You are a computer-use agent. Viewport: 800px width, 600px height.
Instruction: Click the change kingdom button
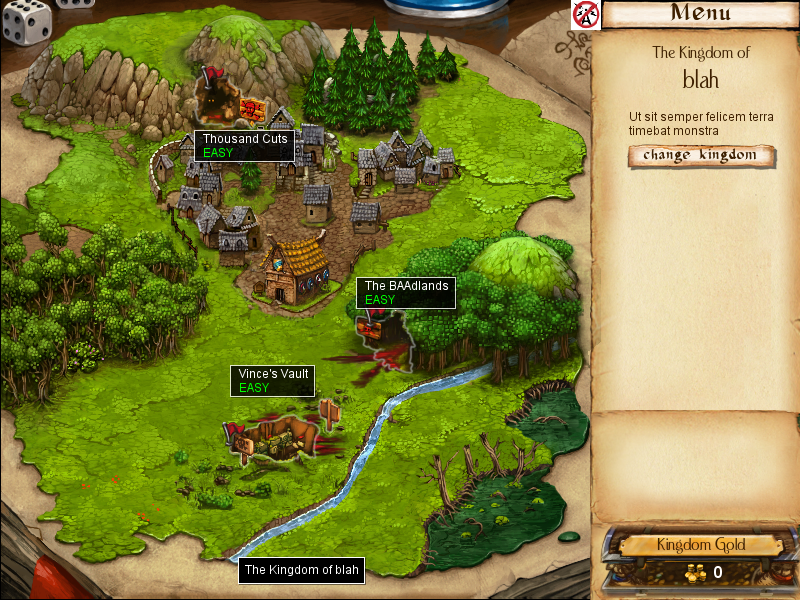tap(702, 155)
